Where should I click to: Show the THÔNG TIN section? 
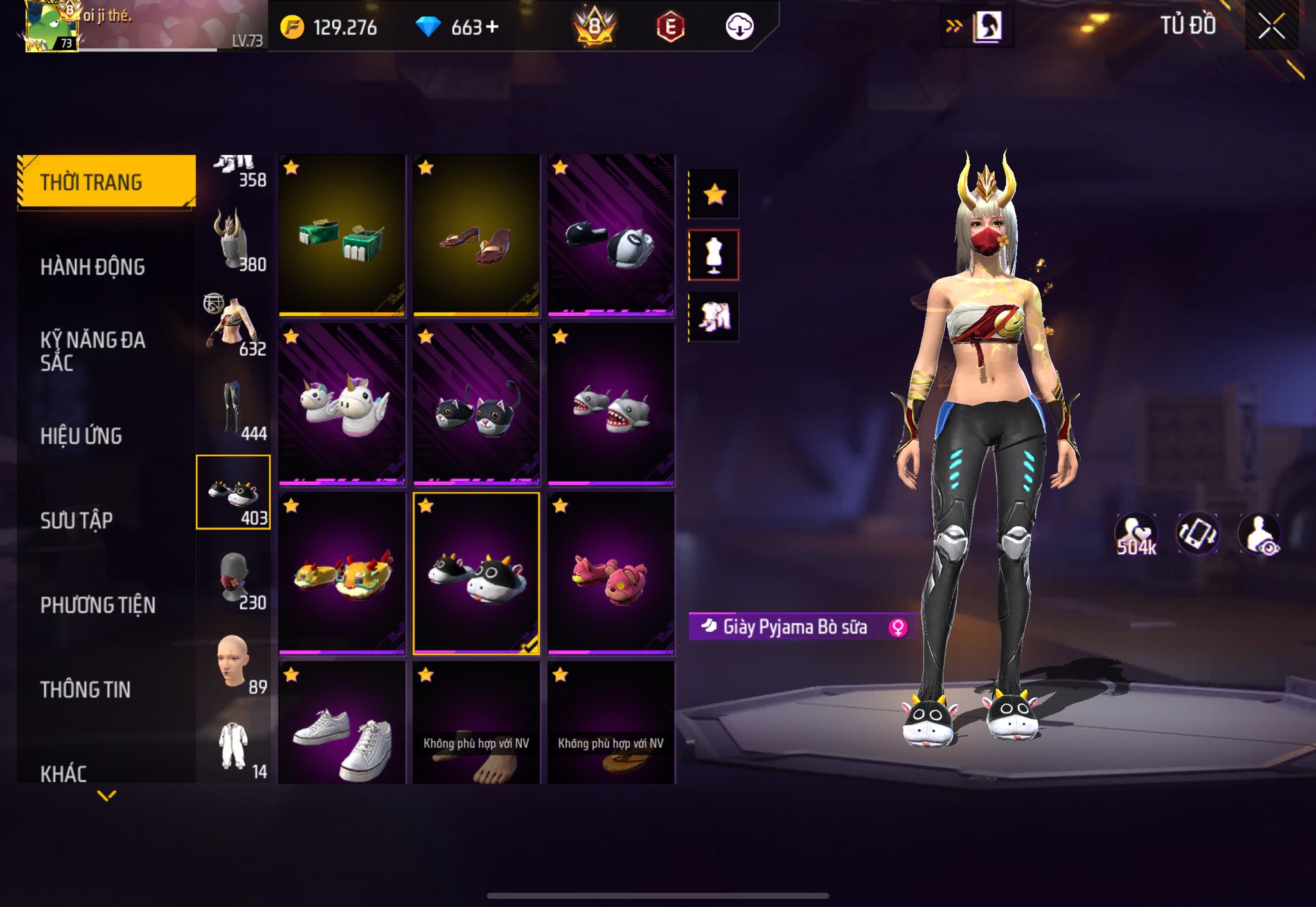click(x=85, y=690)
